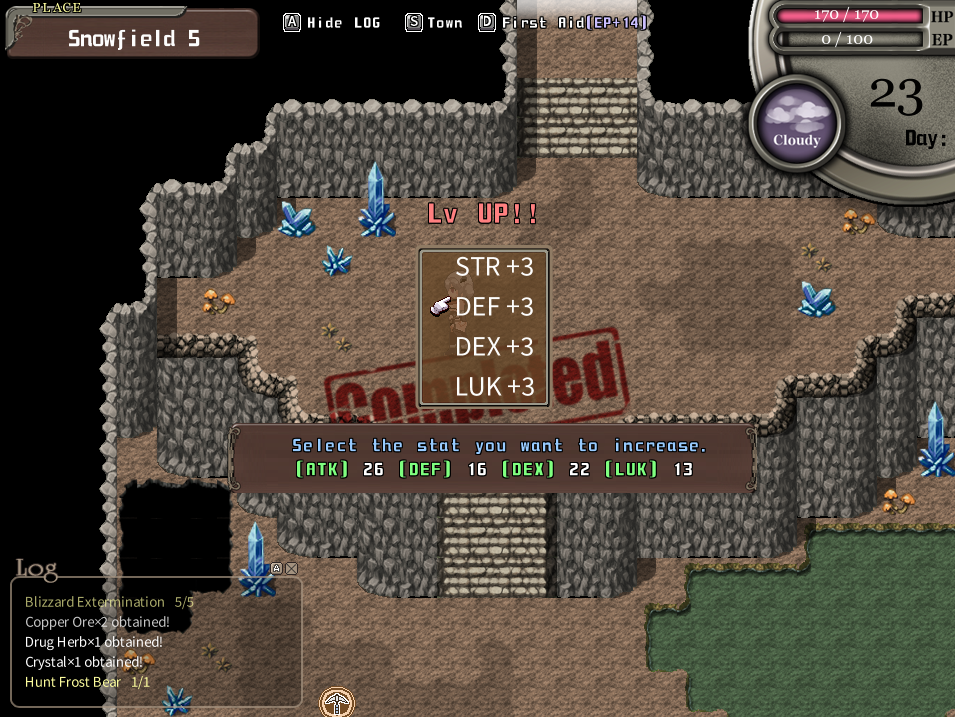955x717 pixels.
Task: Select DEF +3 in level-up menu
Action: coord(494,307)
